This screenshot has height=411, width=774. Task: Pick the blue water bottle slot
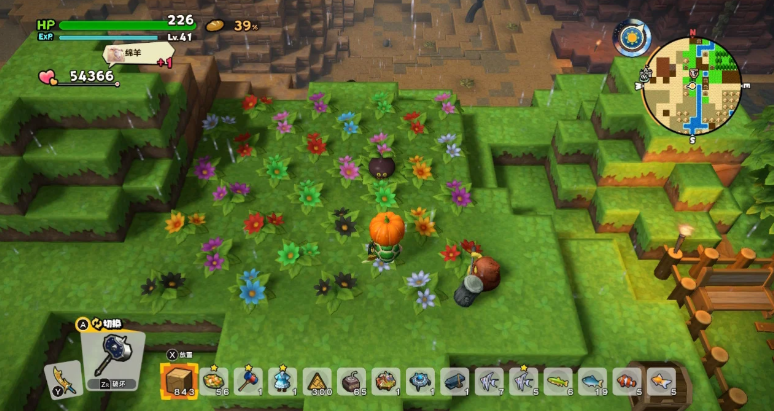coord(283,381)
